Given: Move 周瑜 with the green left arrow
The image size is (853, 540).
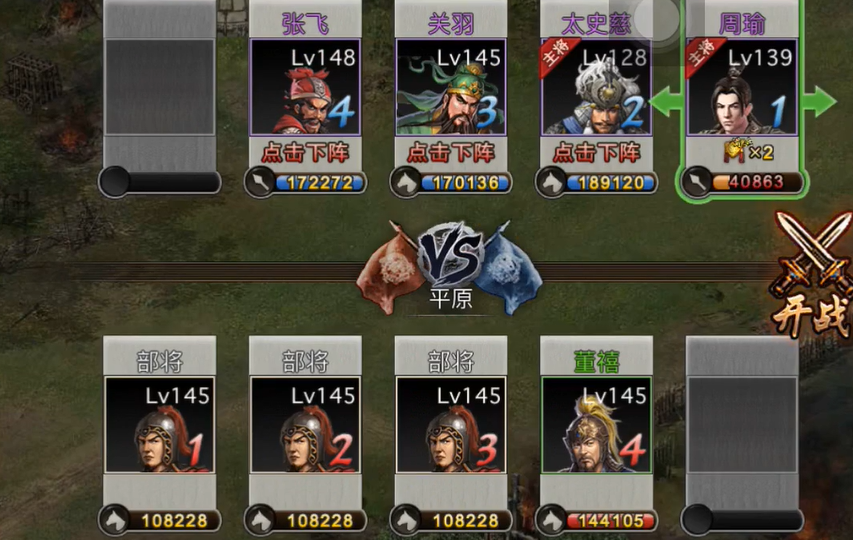Looking at the screenshot, I should click(666, 100).
